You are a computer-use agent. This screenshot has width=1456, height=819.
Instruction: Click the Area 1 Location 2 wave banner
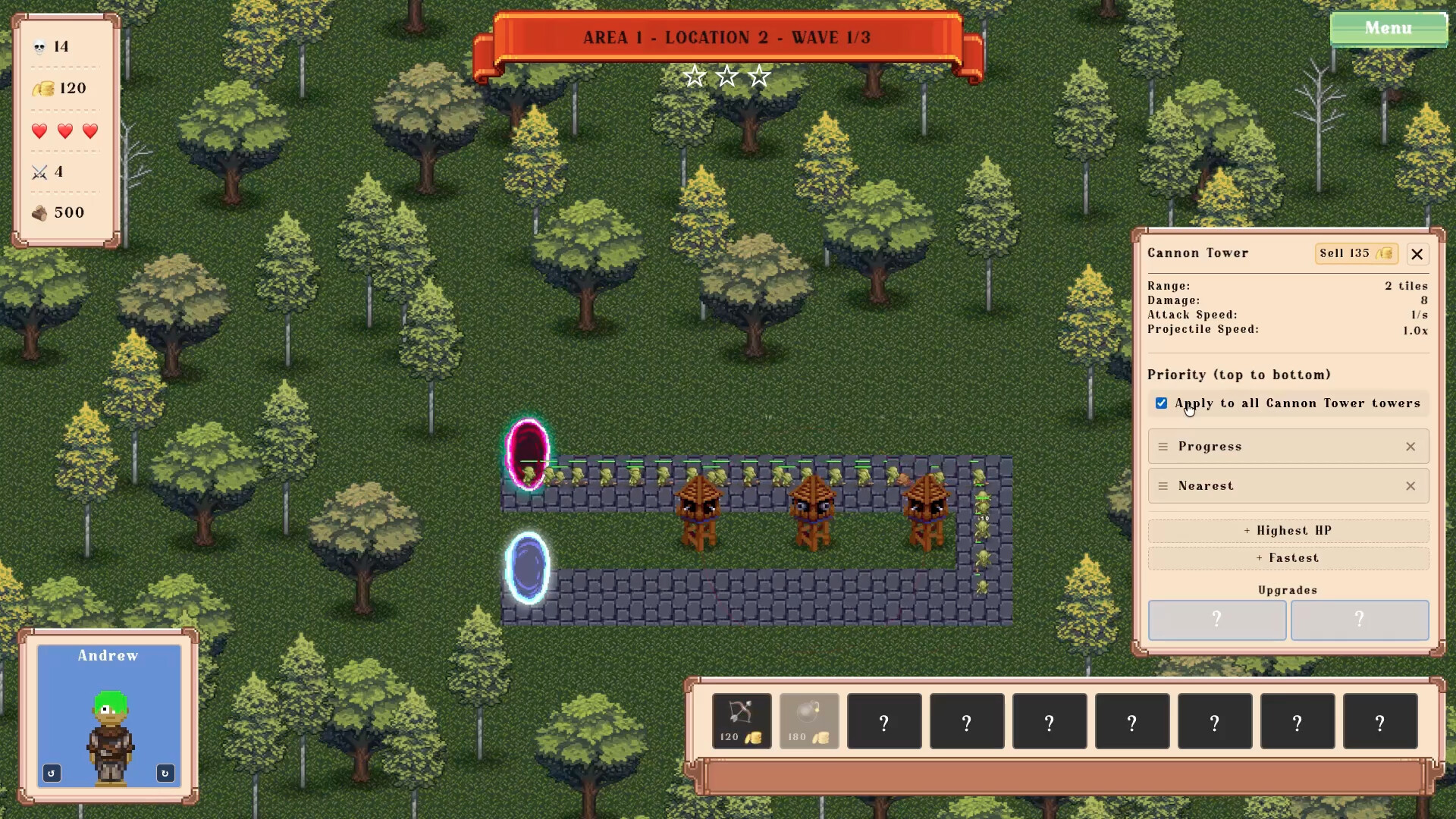click(726, 37)
